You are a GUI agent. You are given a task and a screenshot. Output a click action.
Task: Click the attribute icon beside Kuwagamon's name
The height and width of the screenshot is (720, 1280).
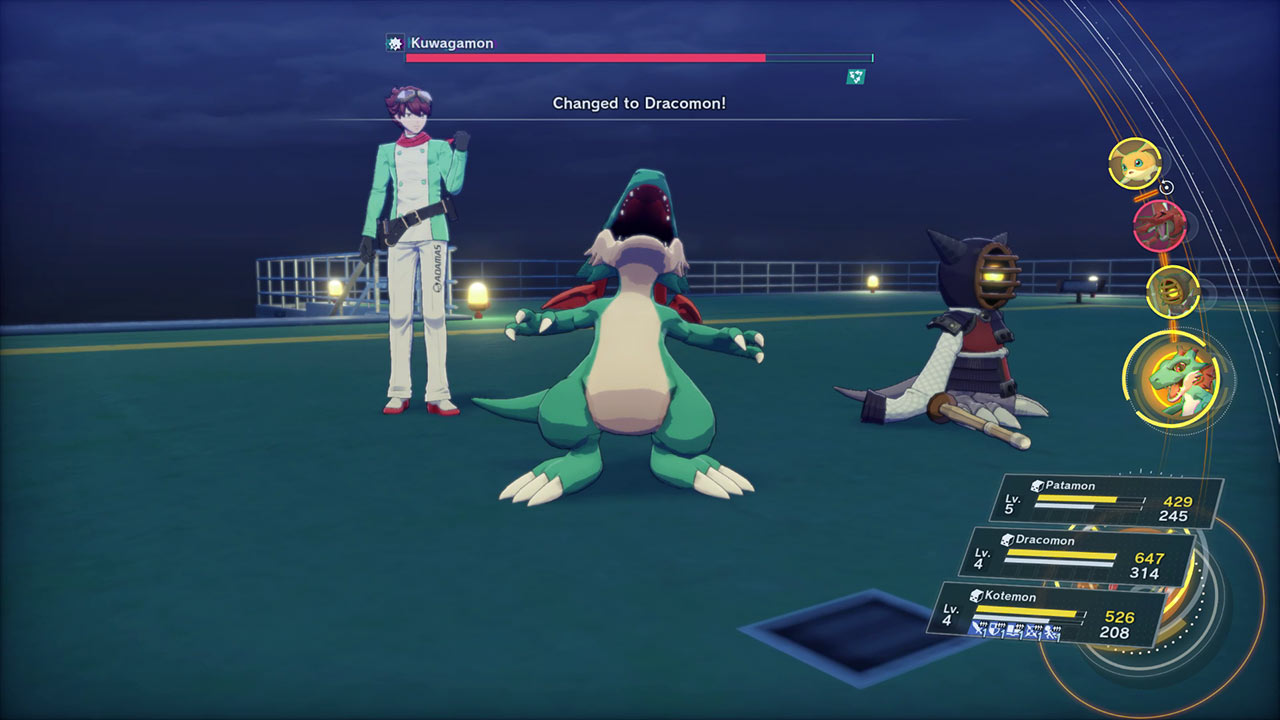tap(395, 43)
